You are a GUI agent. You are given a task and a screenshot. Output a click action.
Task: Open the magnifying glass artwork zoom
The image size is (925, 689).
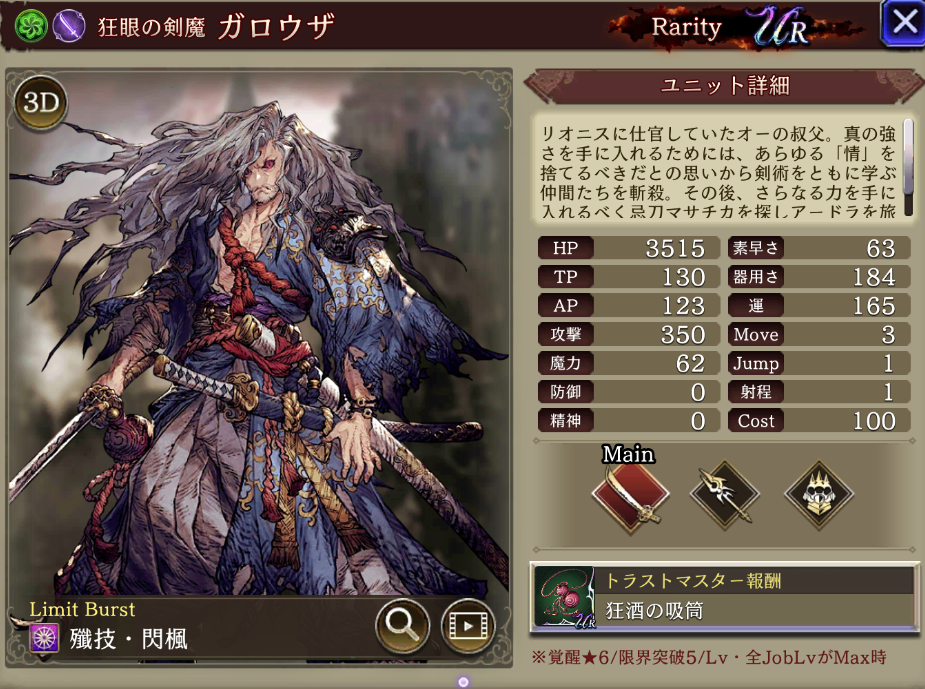[x=402, y=626]
